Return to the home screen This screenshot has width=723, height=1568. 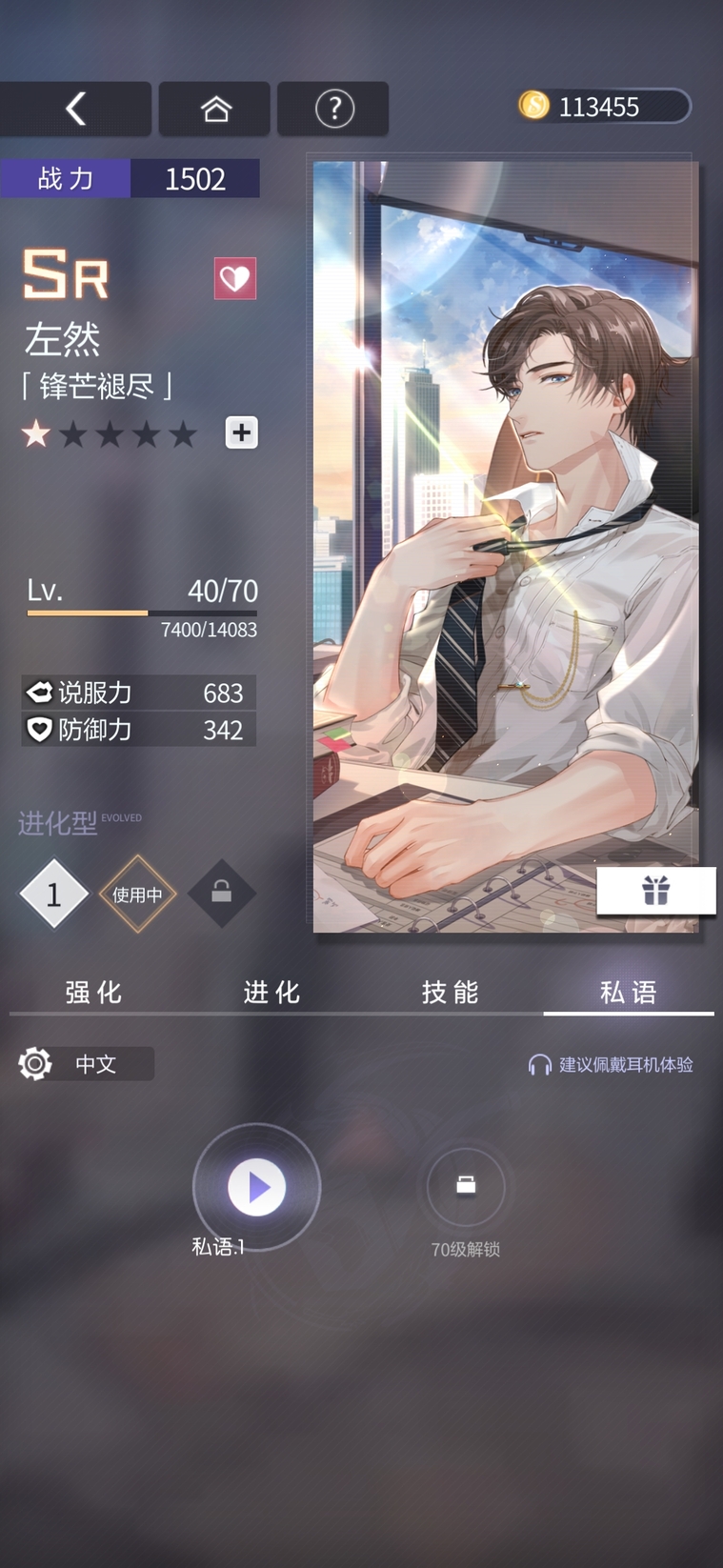215,109
